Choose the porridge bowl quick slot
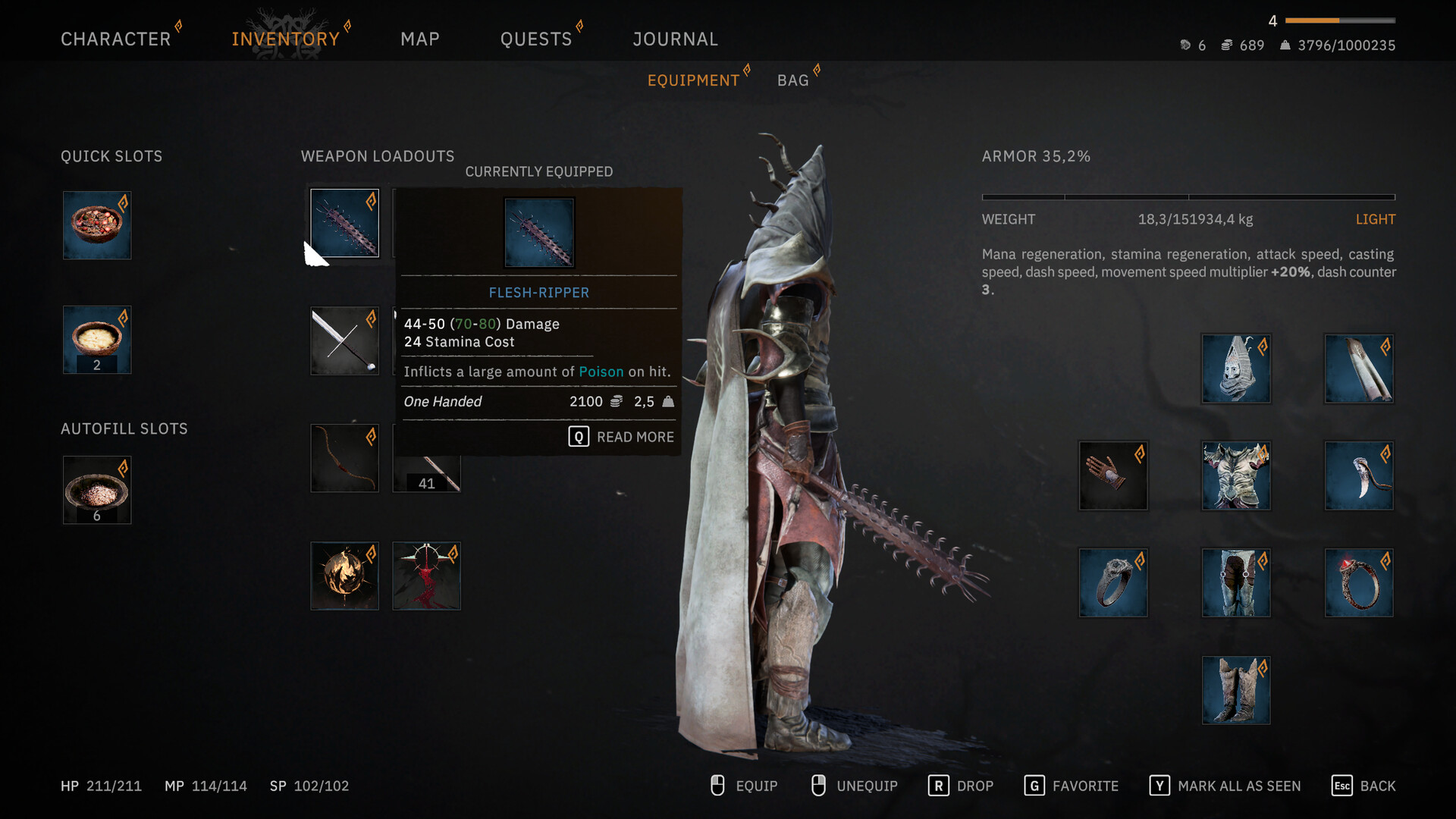The height and width of the screenshot is (819, 1456). pos(97,340)
